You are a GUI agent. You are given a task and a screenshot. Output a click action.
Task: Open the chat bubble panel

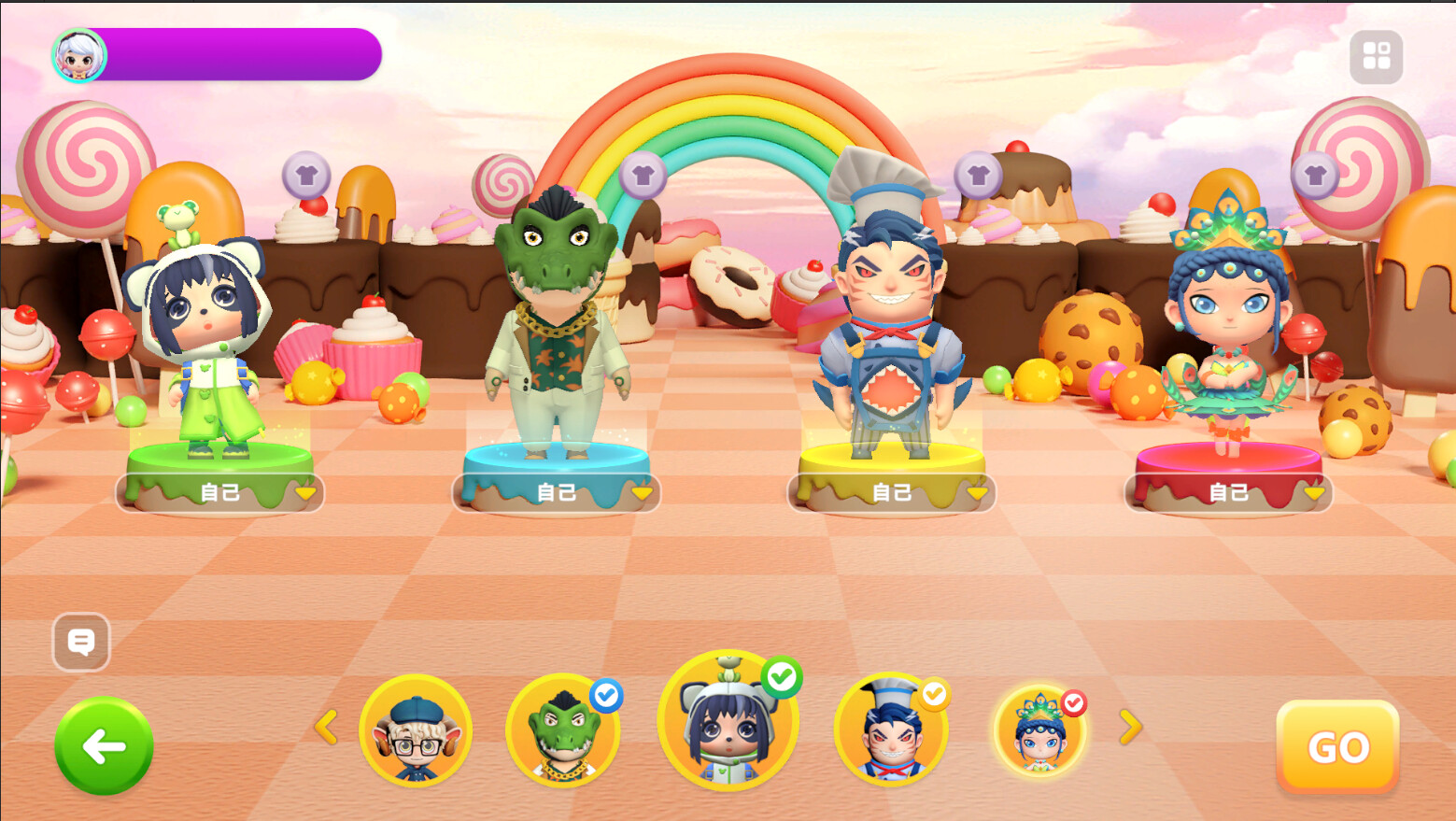(x=82, y=643)
